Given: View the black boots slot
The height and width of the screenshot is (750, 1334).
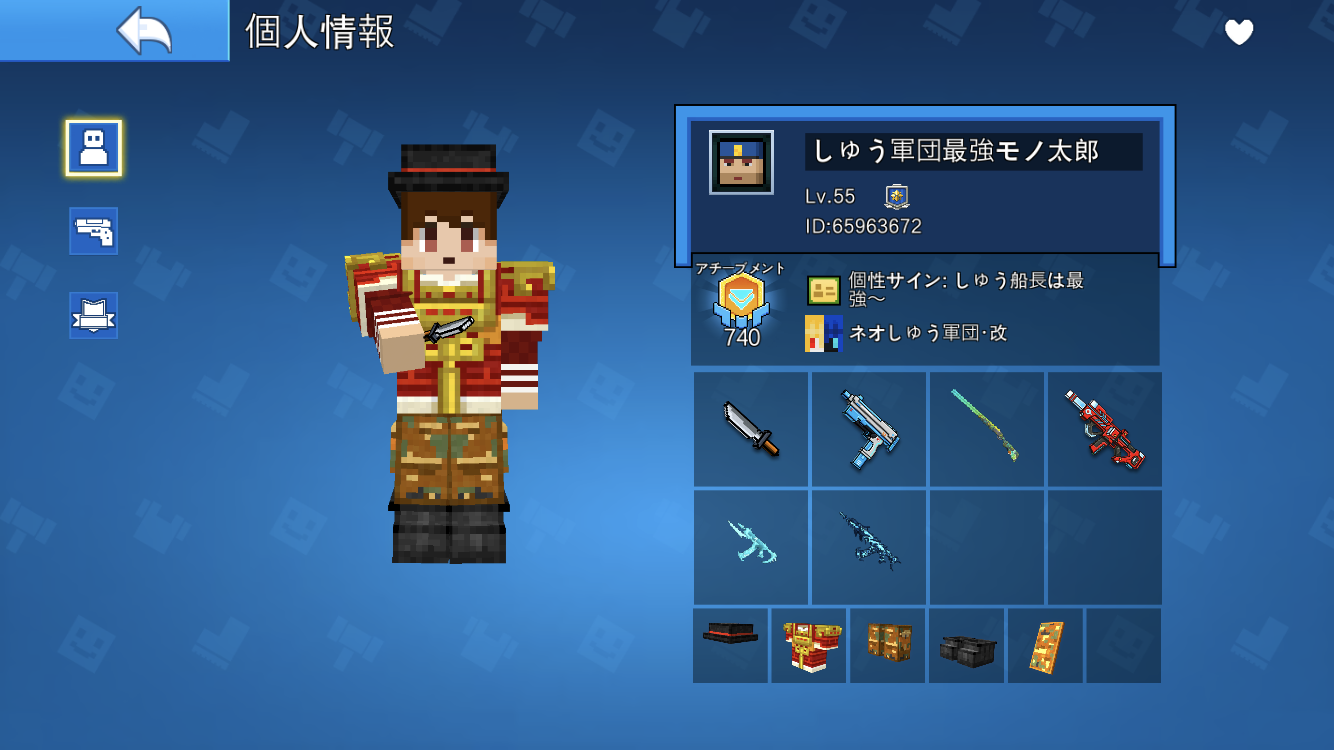Looking at the screenshot, I should click(x=966, y=646).
